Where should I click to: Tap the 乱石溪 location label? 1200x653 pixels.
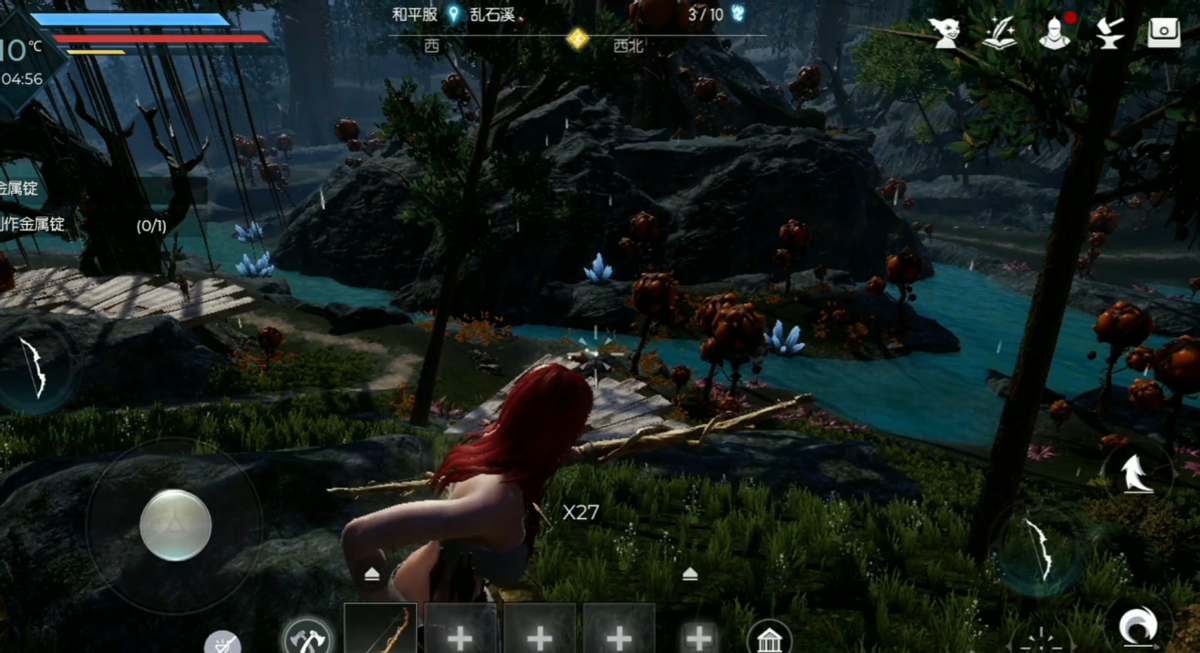pos(496,14)
